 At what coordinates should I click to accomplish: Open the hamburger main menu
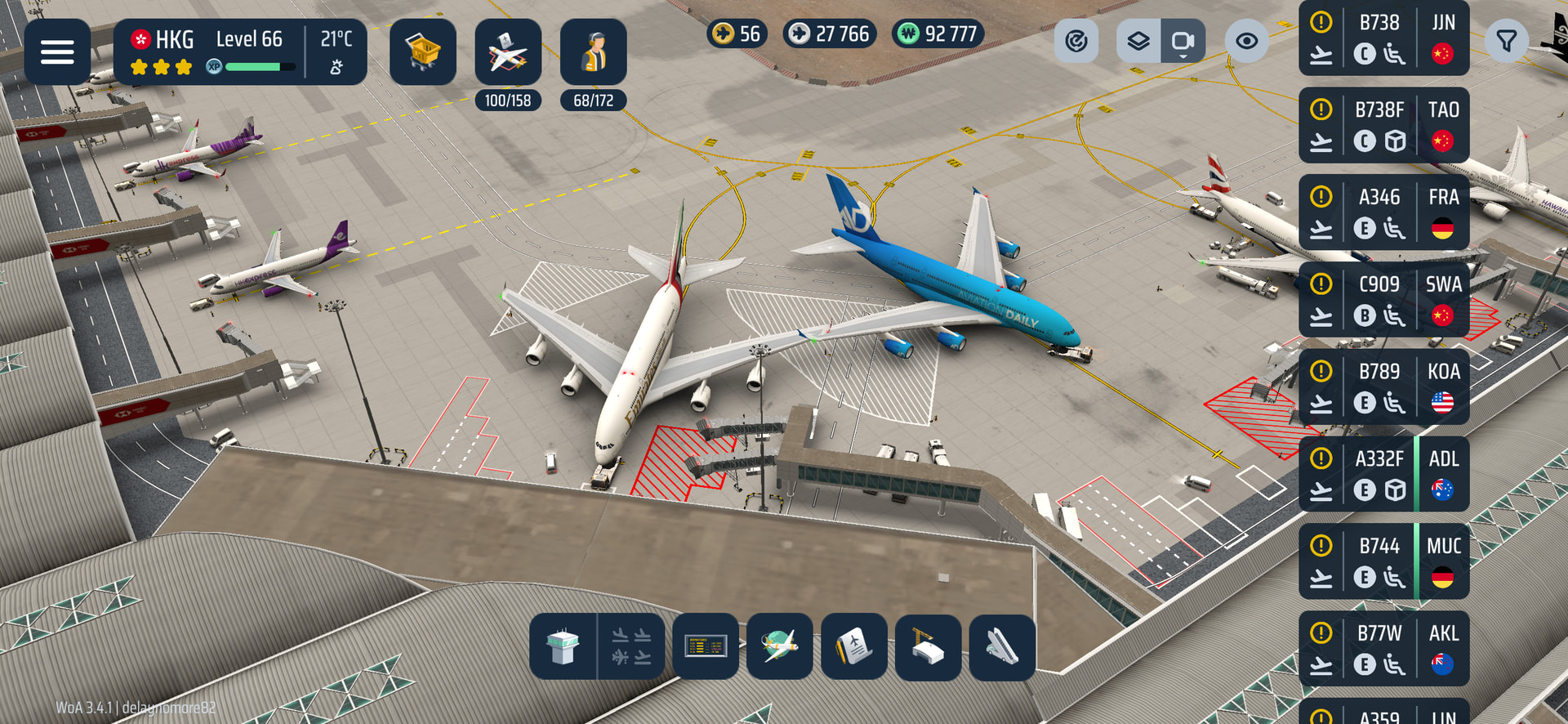tap(57, 52)
